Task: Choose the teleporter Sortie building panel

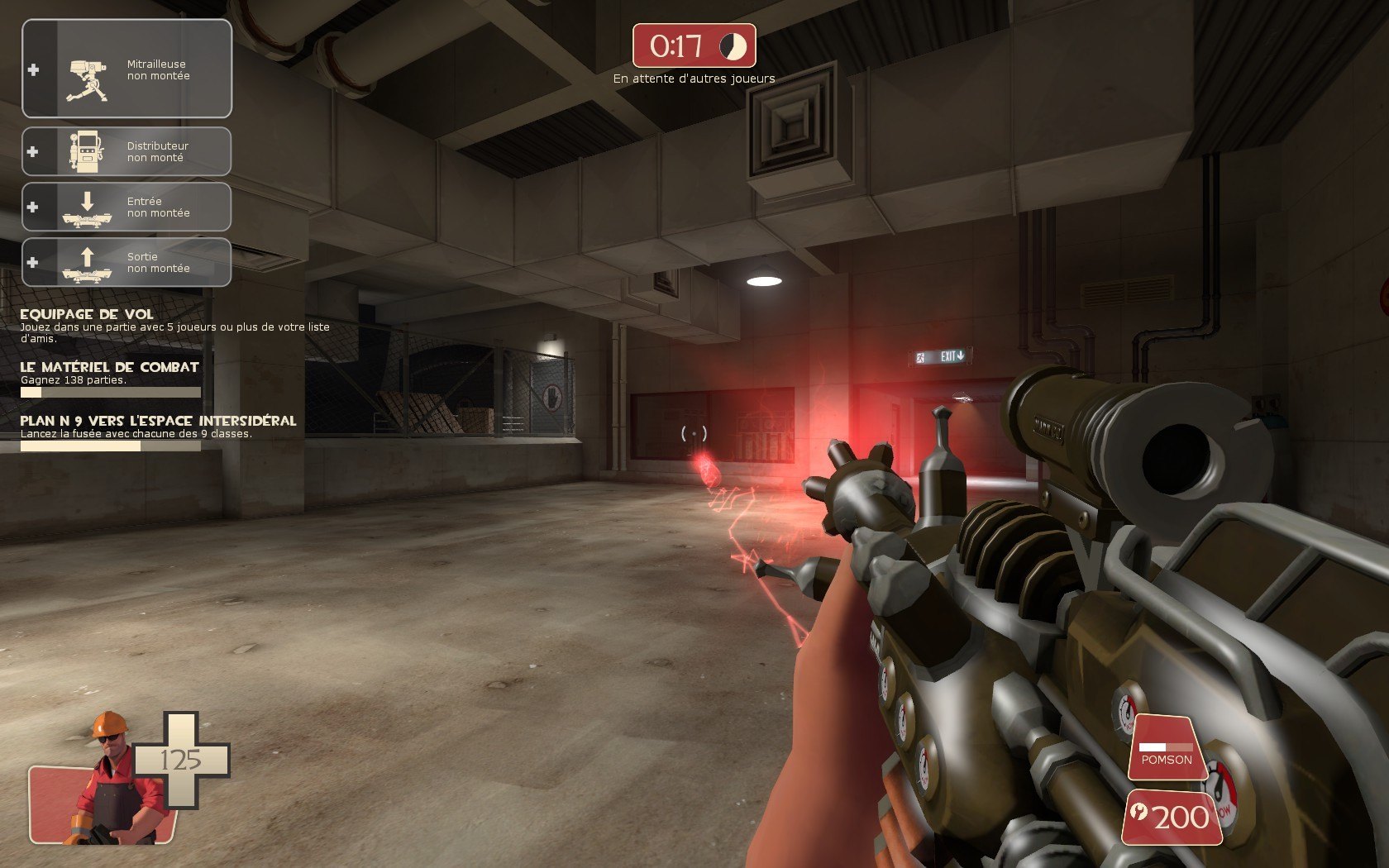Action: (x=126, y=262)
